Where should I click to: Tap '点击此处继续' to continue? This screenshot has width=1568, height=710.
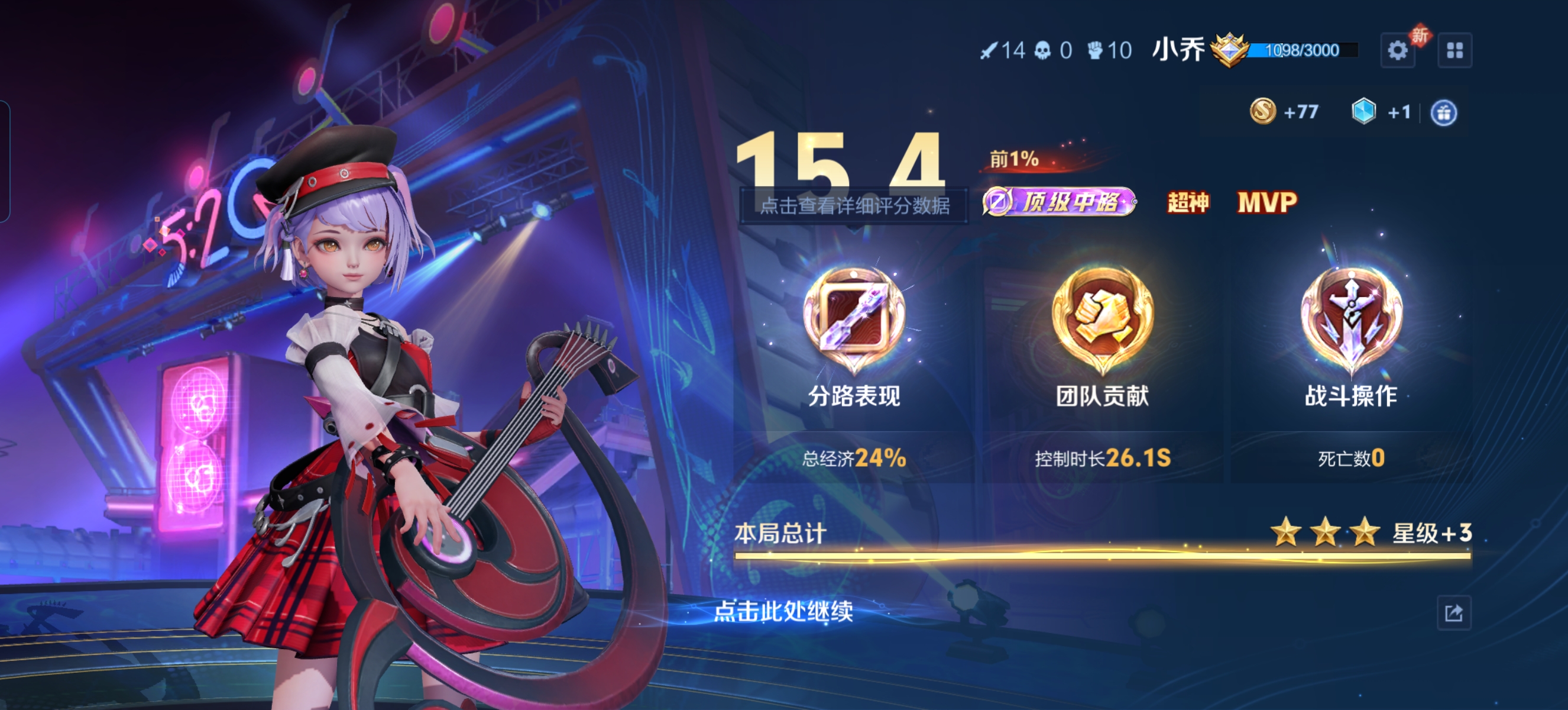[x=783, y=611]
